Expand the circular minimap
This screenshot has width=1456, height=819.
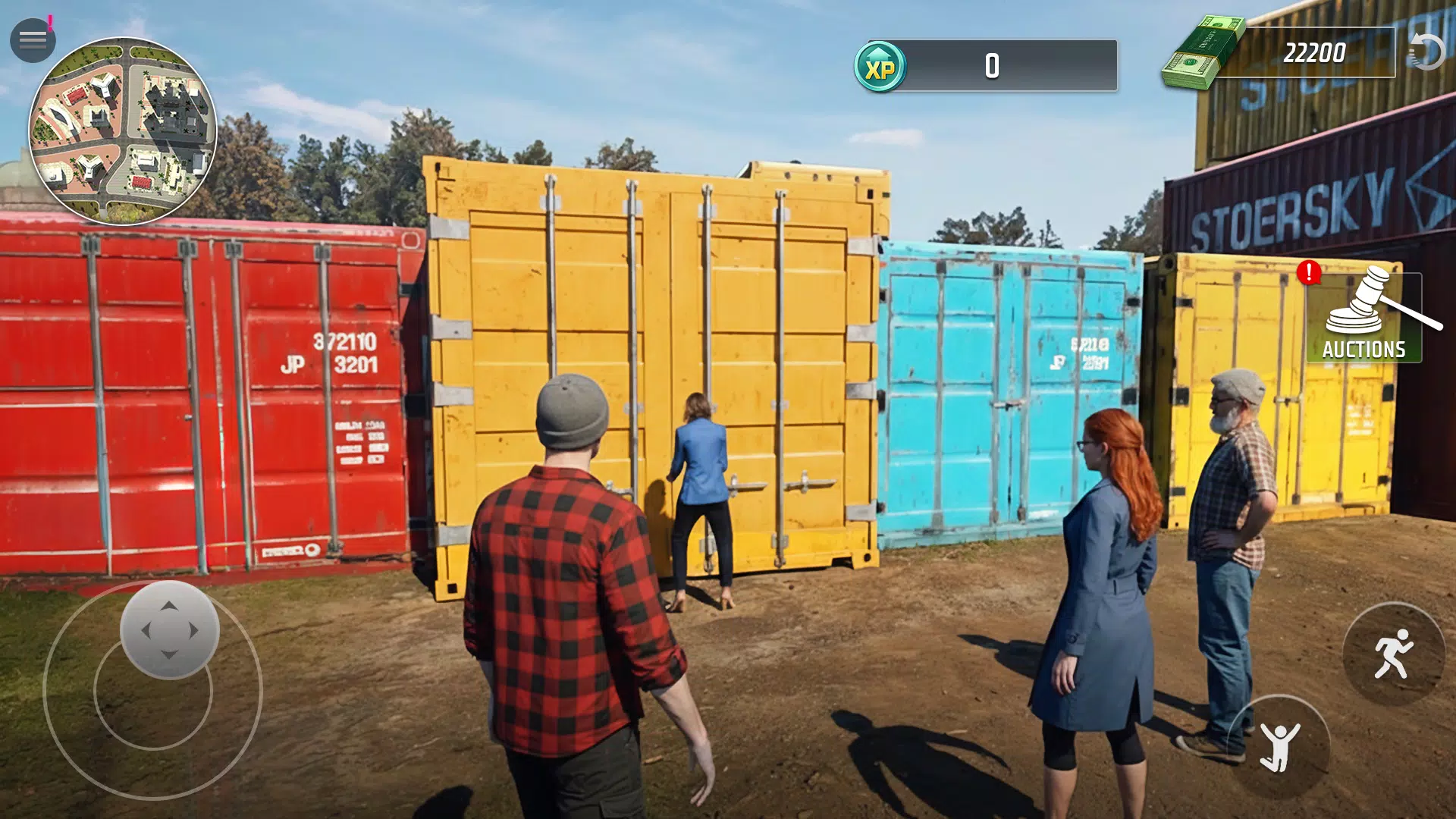[123, 131]
